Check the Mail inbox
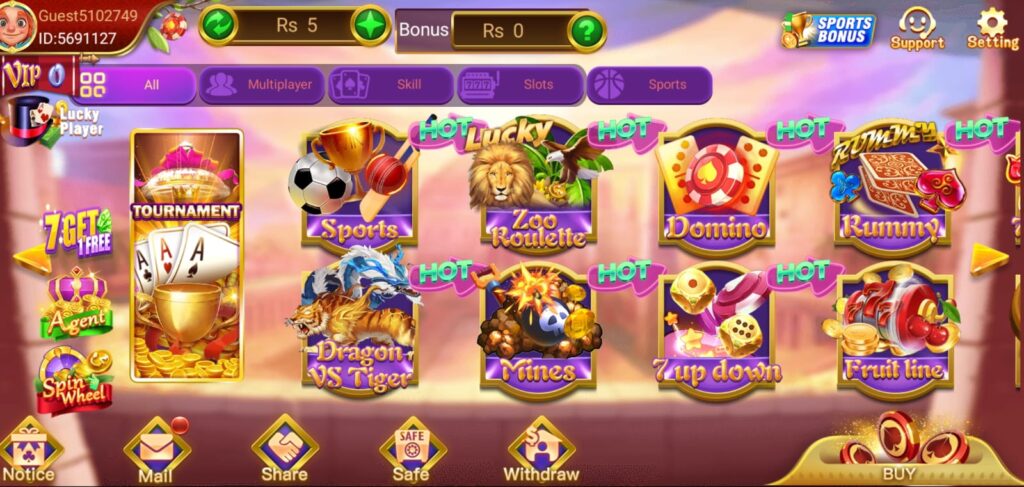The height and width of the screenshot is (487, 1024). (156, 452)
